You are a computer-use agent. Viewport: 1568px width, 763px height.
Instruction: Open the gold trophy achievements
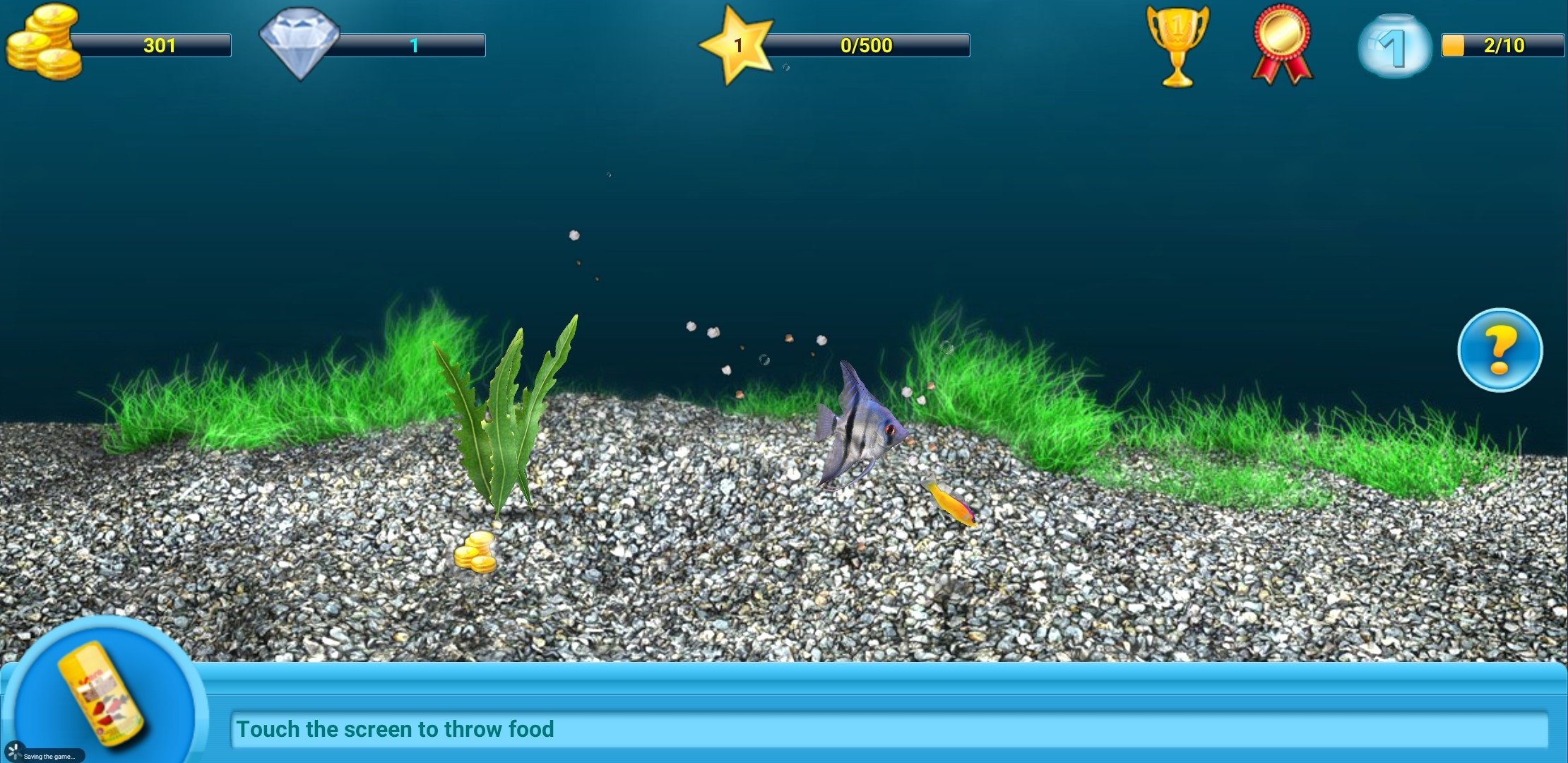click(1177, 45)
